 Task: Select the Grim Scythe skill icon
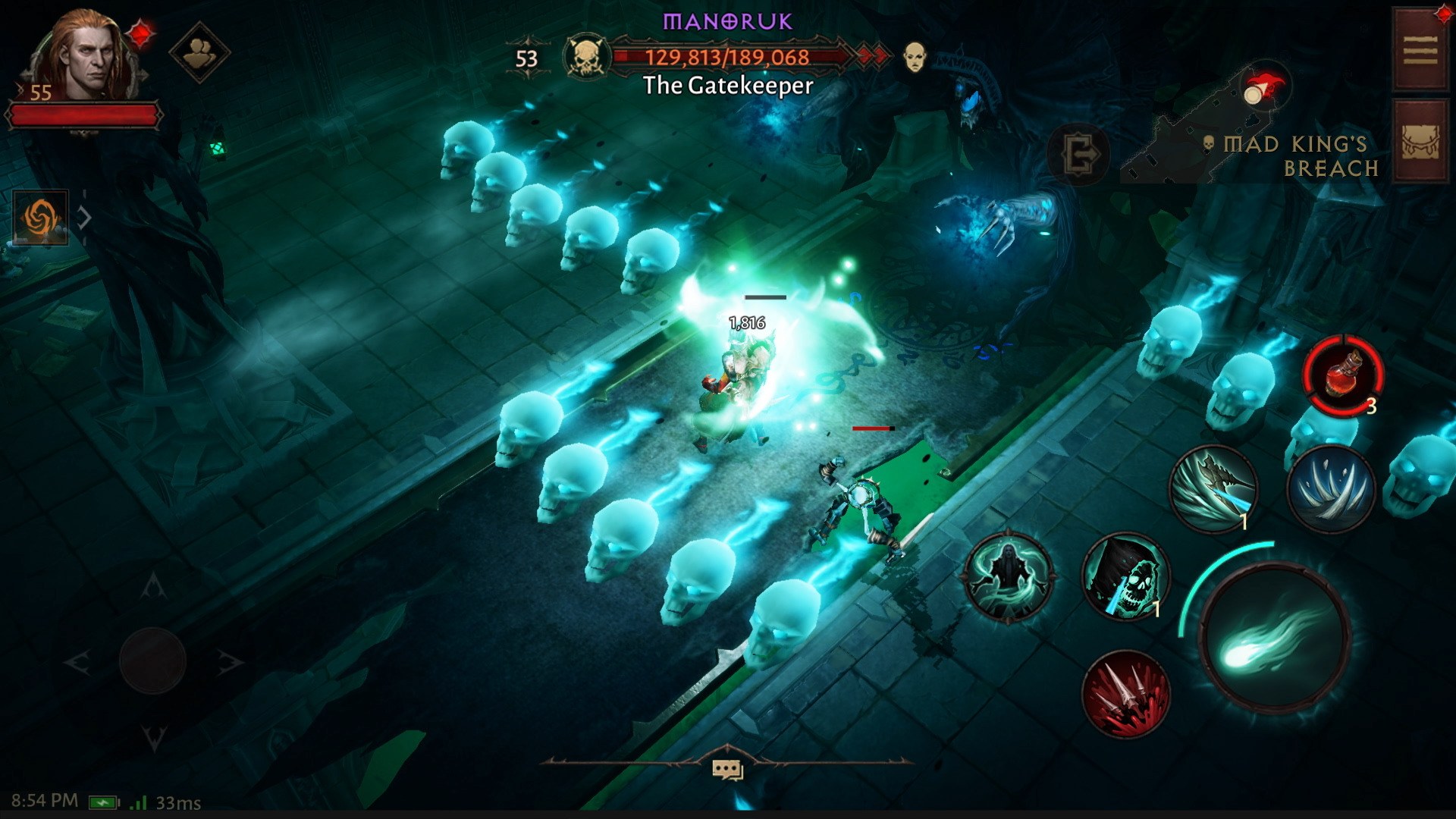pyautogui.click(x=1214, y=488)
